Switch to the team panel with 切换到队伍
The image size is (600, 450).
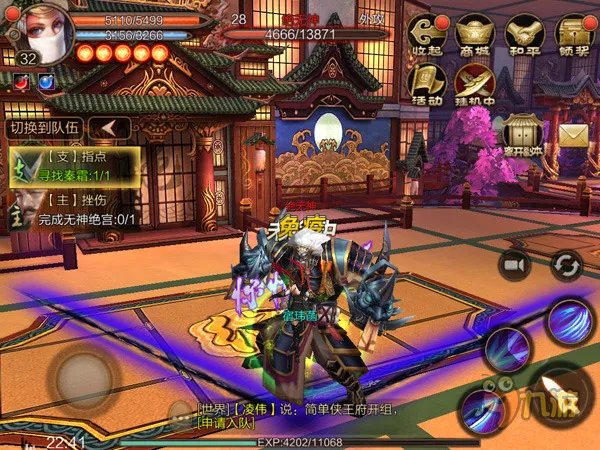[x=43, y=128]
